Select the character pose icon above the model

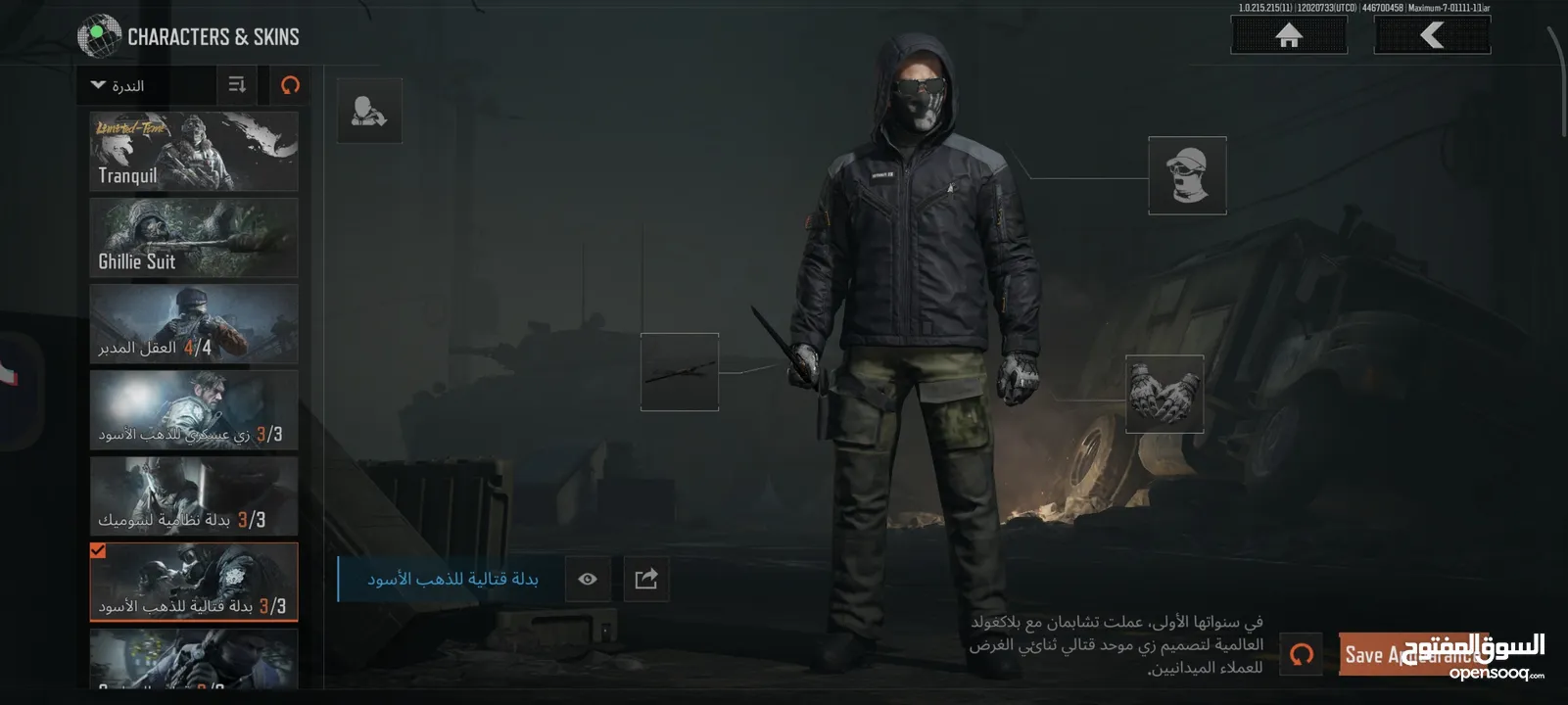click(369, 110)
